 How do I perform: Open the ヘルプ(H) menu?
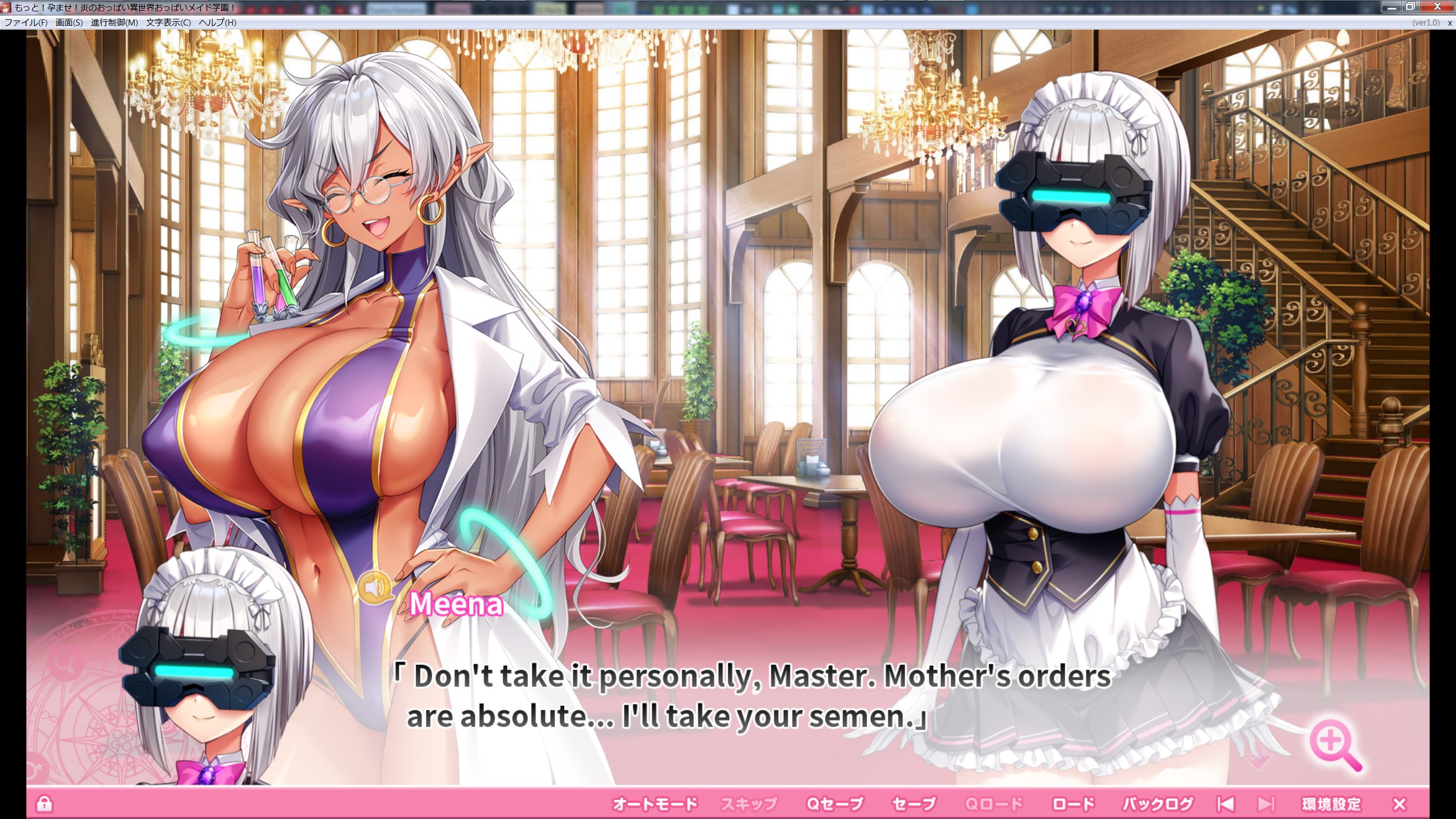coord(217,23)
